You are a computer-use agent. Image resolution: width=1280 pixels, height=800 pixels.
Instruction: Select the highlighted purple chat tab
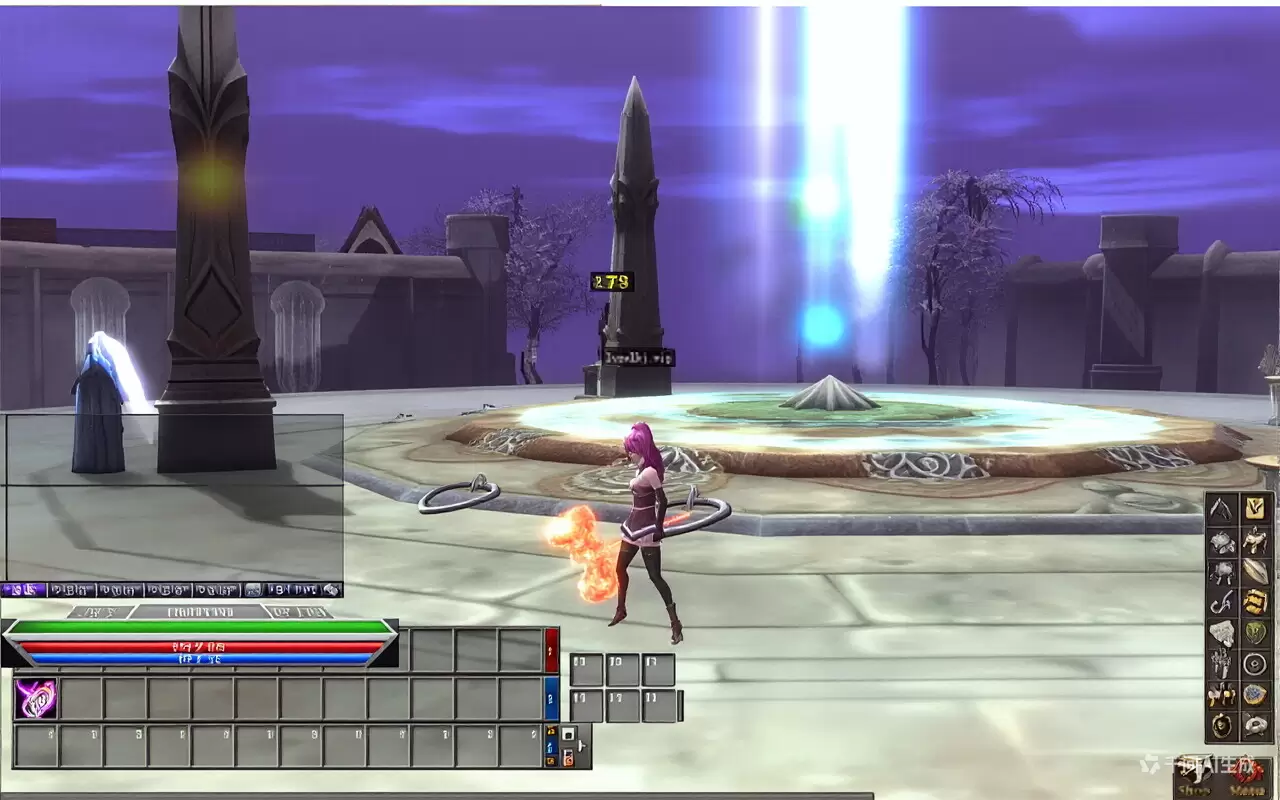tap(22, 590)
